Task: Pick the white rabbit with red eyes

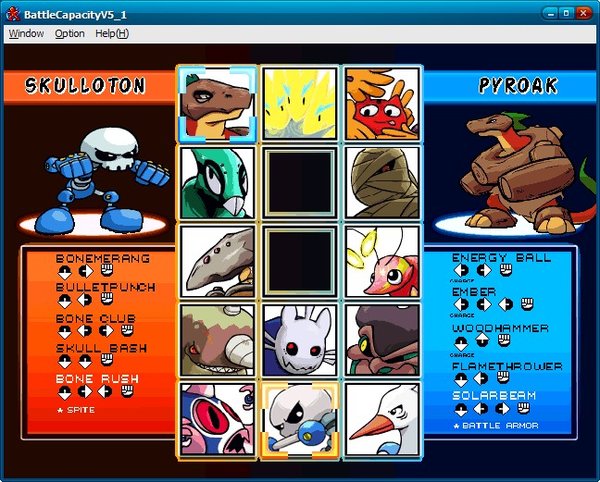Action: point(301,340)
